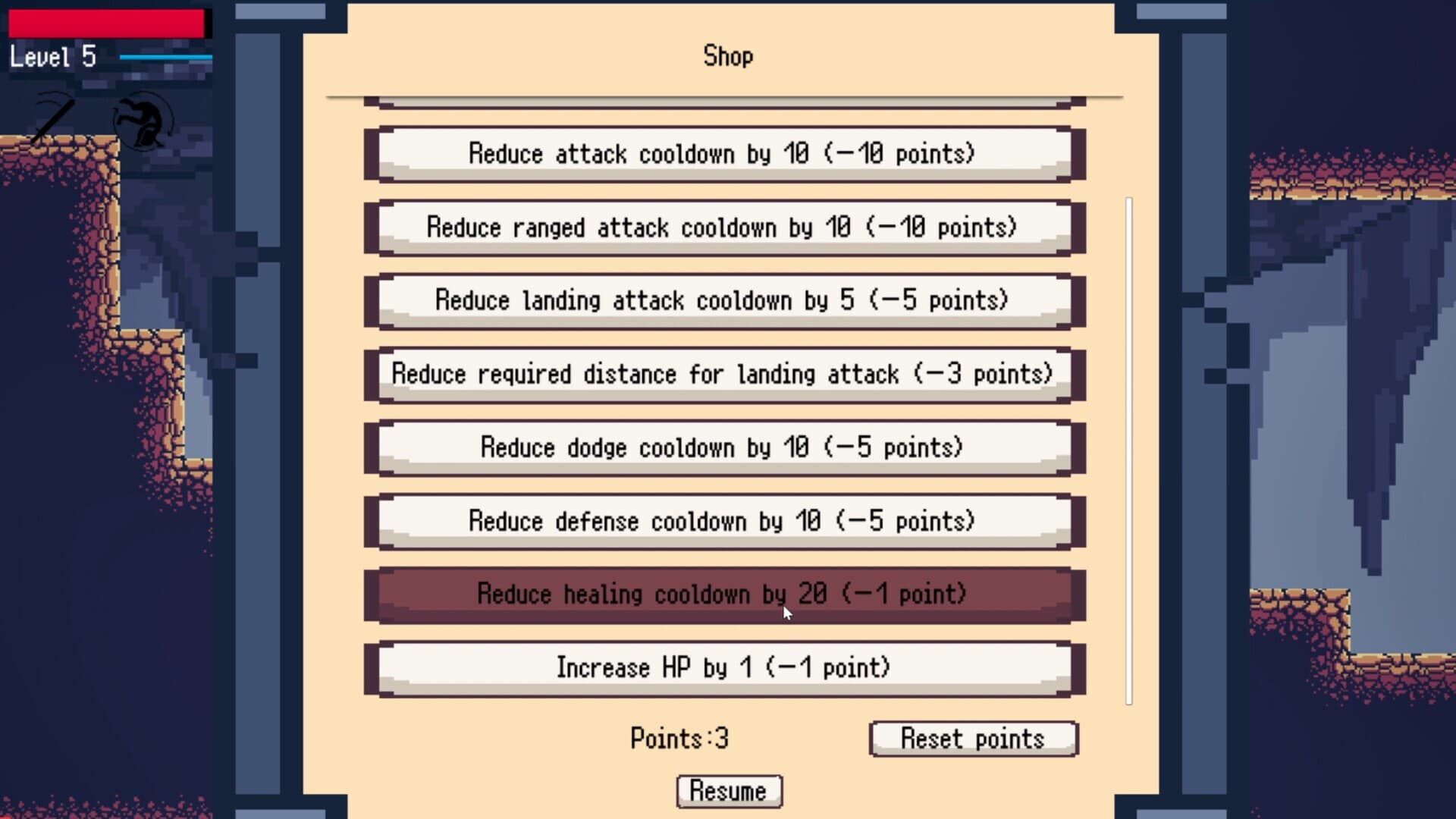Purchase Reduce attack cooldown by 10

tap(723, 153)
